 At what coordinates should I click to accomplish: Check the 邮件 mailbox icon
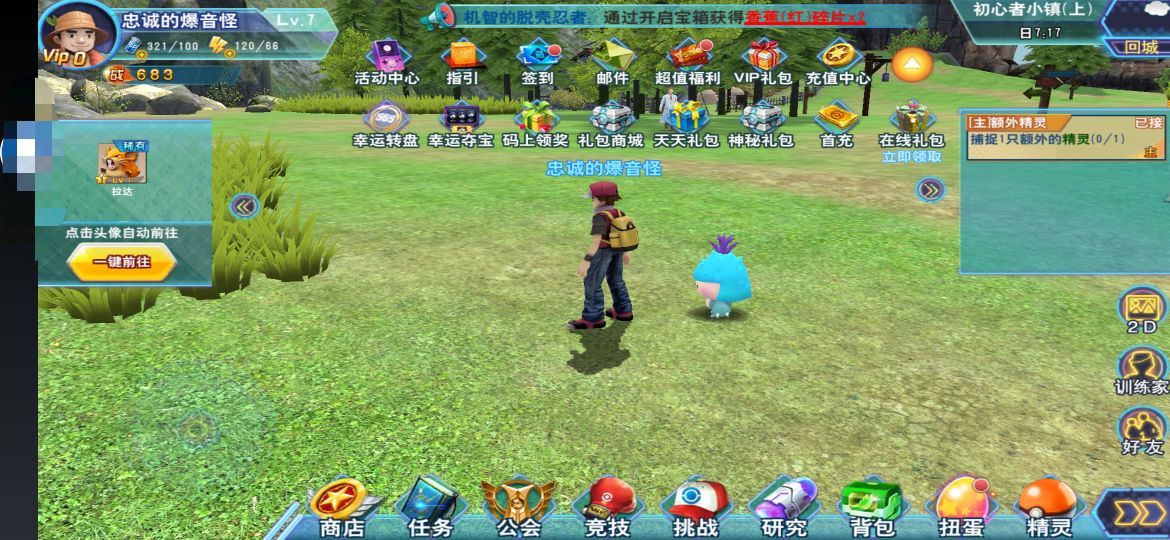click(x=613, y=61)
